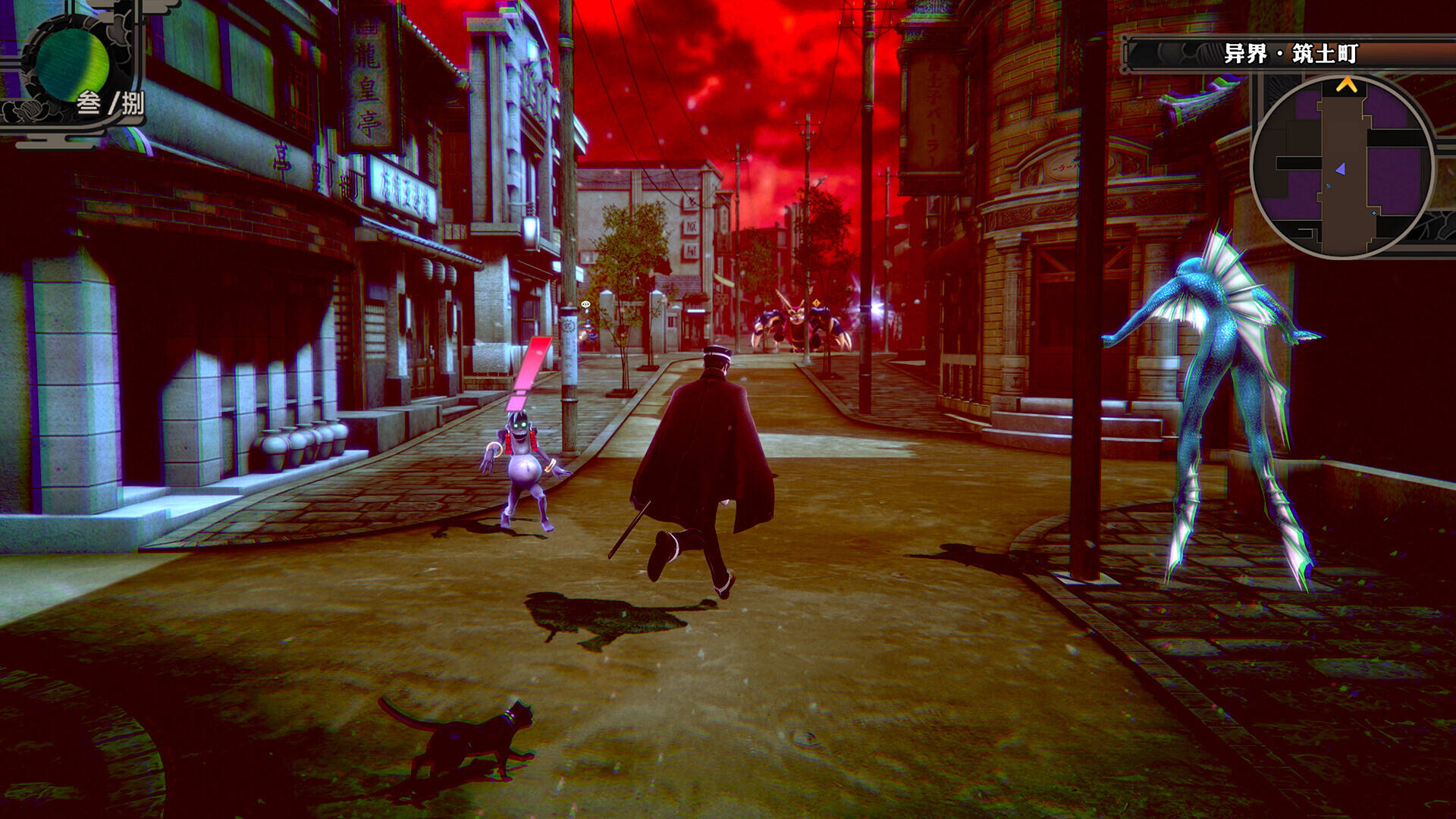Image resolution: width=1456 pixels, height=819 pixels.
Task: Click the blue S save marker on the minimap
Action: (x=1329, y=185)
